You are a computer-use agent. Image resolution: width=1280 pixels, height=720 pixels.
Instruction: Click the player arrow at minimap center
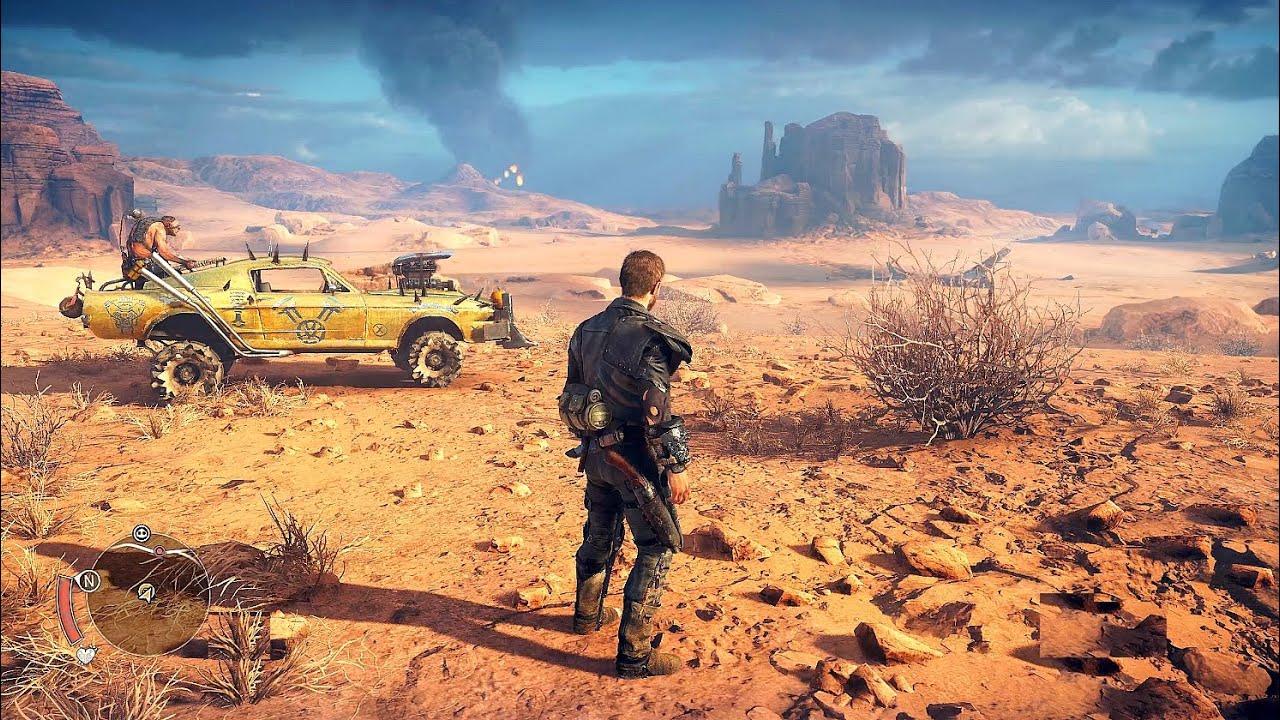click(x=146, y=594)
